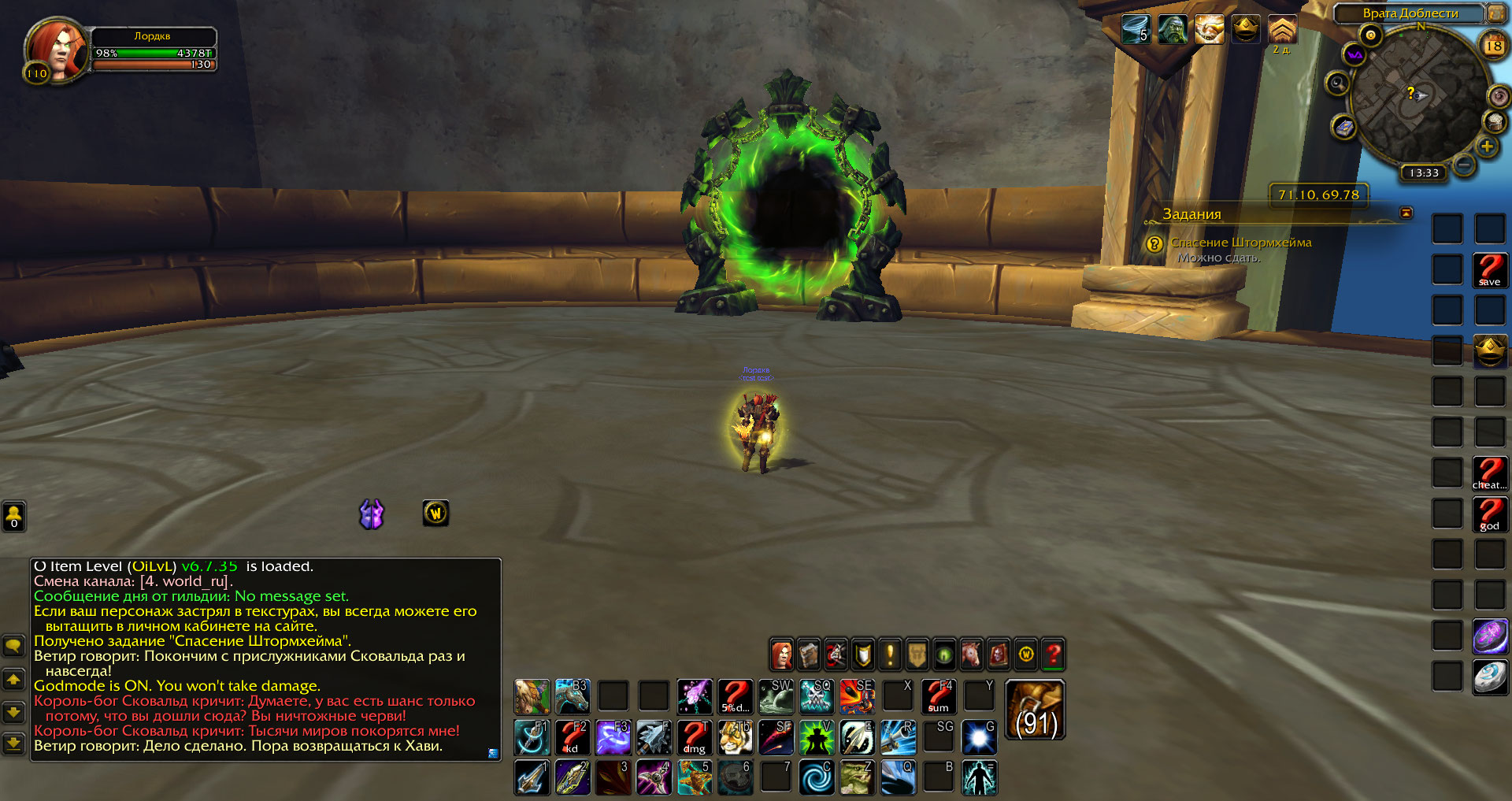The height and width of the screenshot is (801, 1512).
Task: Select the Спасение Штормхейма quest entry
Action: point(1240,243)
